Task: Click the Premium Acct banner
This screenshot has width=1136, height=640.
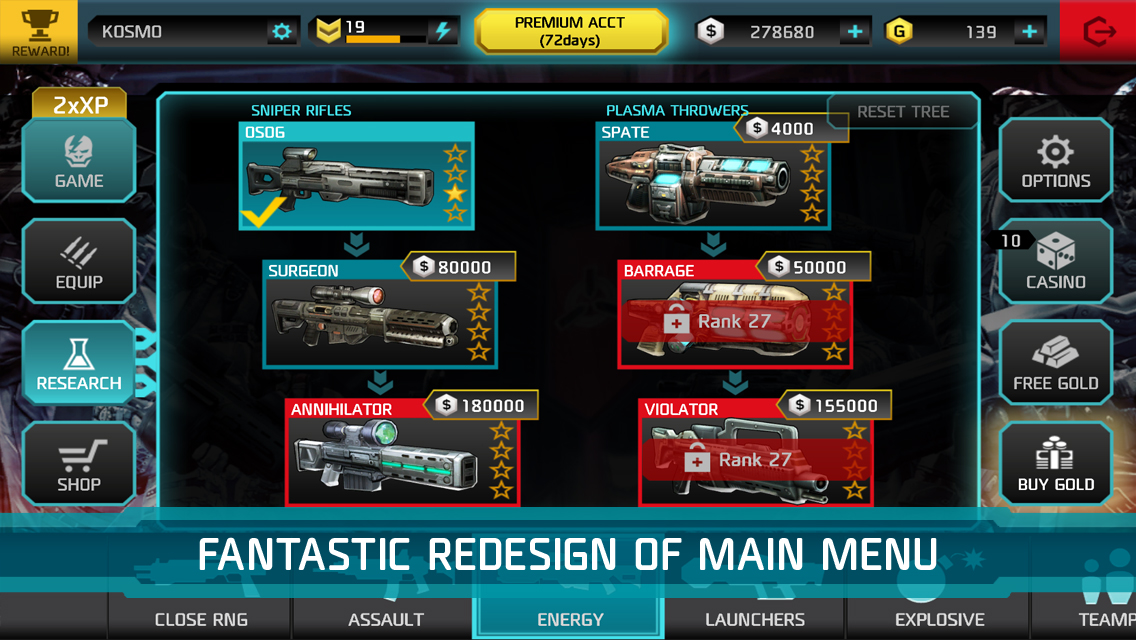Action: pos(570,31)
